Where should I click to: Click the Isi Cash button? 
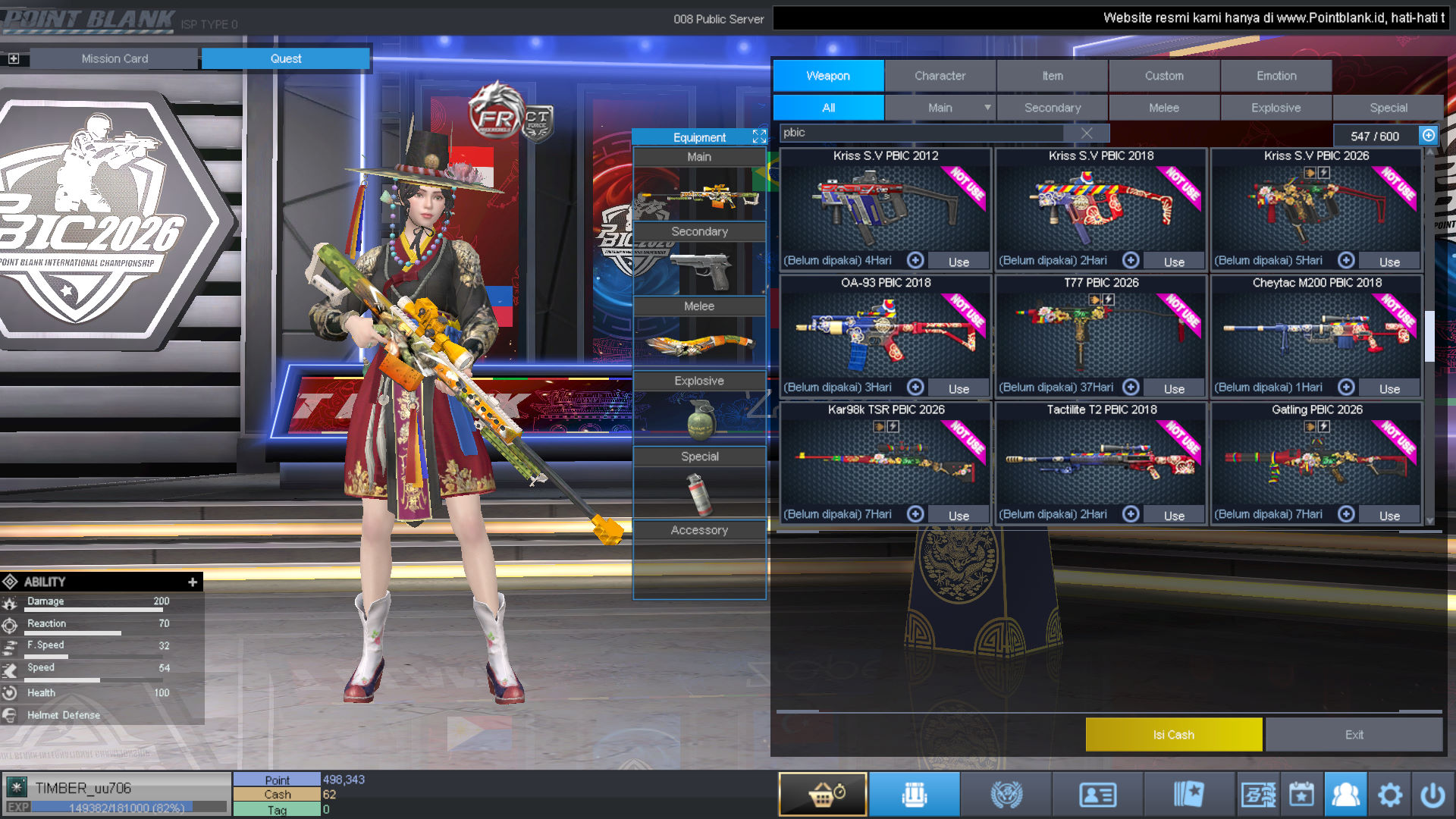click(x=1173, y=735)
